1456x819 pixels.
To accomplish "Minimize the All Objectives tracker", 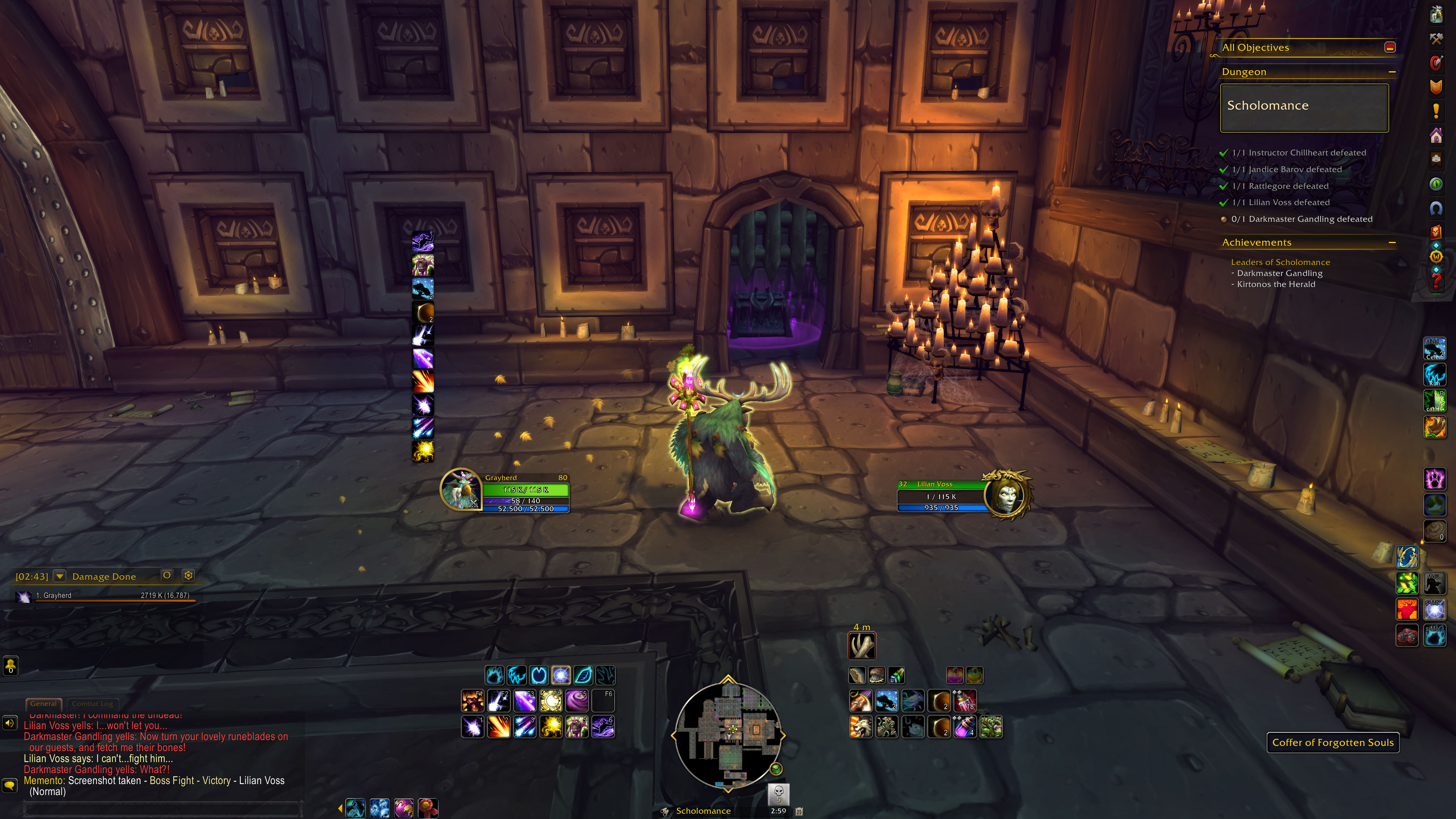I will pyautogui.click(x=1390, y=47).
